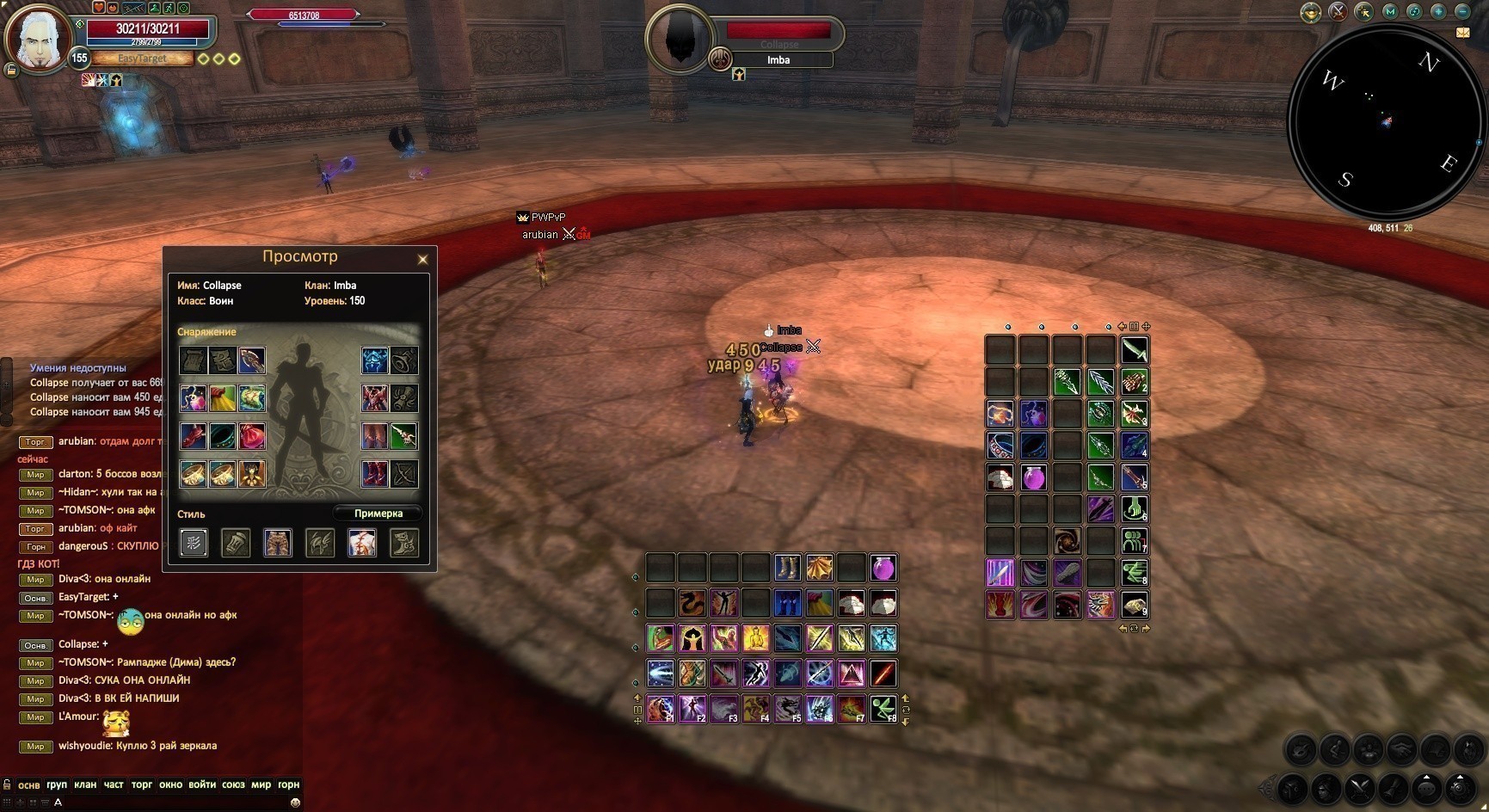Screen dimensions: 1489x812
Task: Switch to the мир chat tab
Action: [x=261, y=784]
